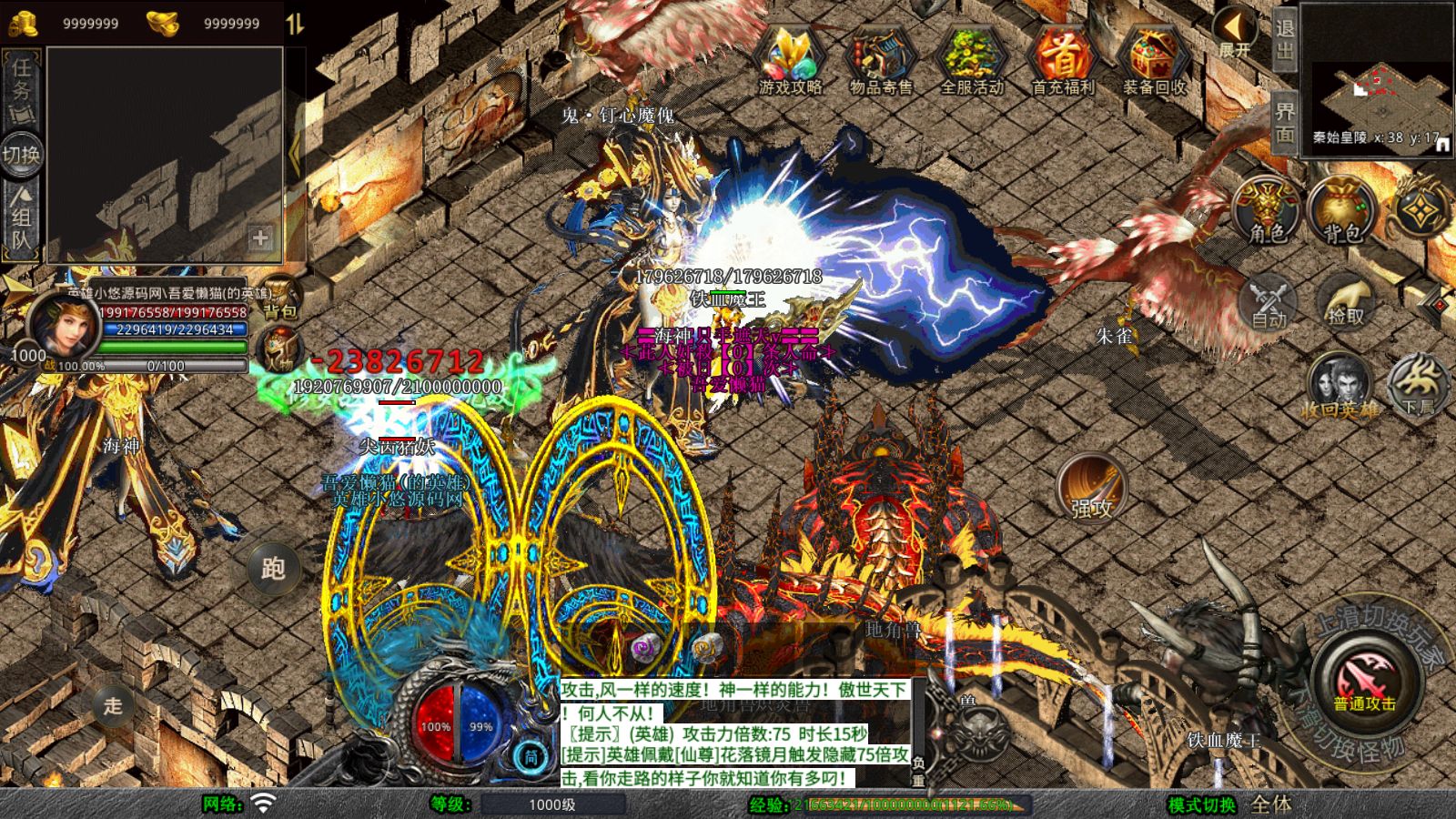The width and height of the screenshot is (1456, 819).
Task: Open the 游戏攻略 game guide
Action: [x=790, y=60]
